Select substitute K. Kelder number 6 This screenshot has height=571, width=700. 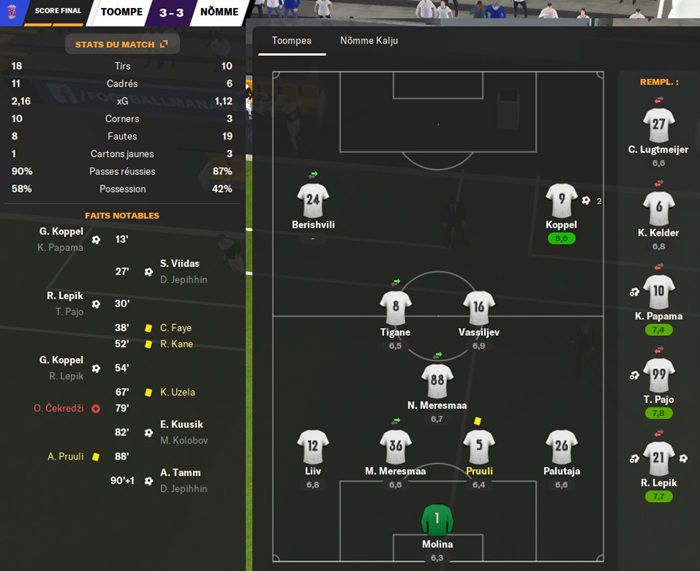[658, 209]
